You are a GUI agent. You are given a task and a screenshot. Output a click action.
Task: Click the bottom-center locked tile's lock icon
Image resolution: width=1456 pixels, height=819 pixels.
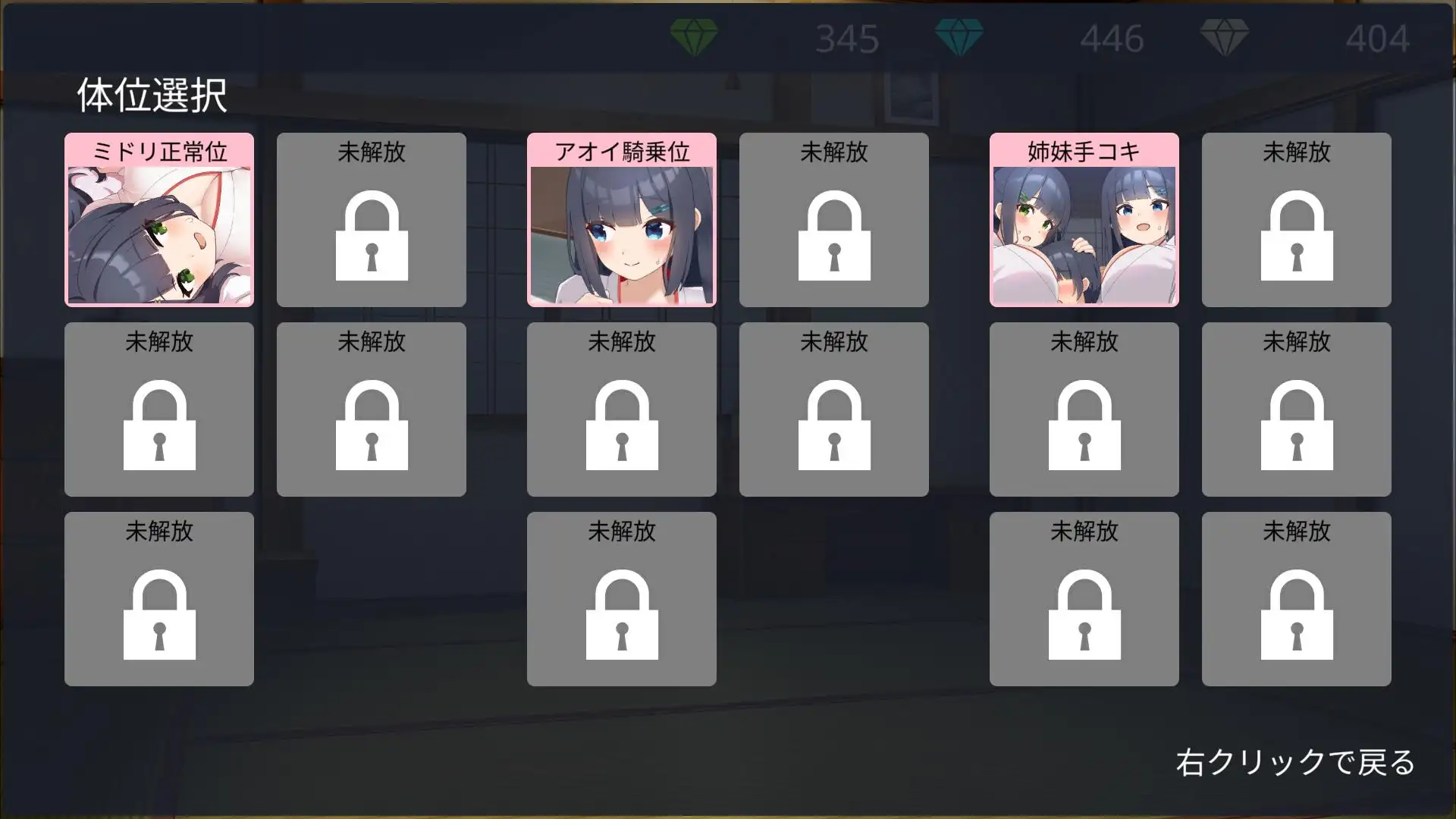coord(621,617)
